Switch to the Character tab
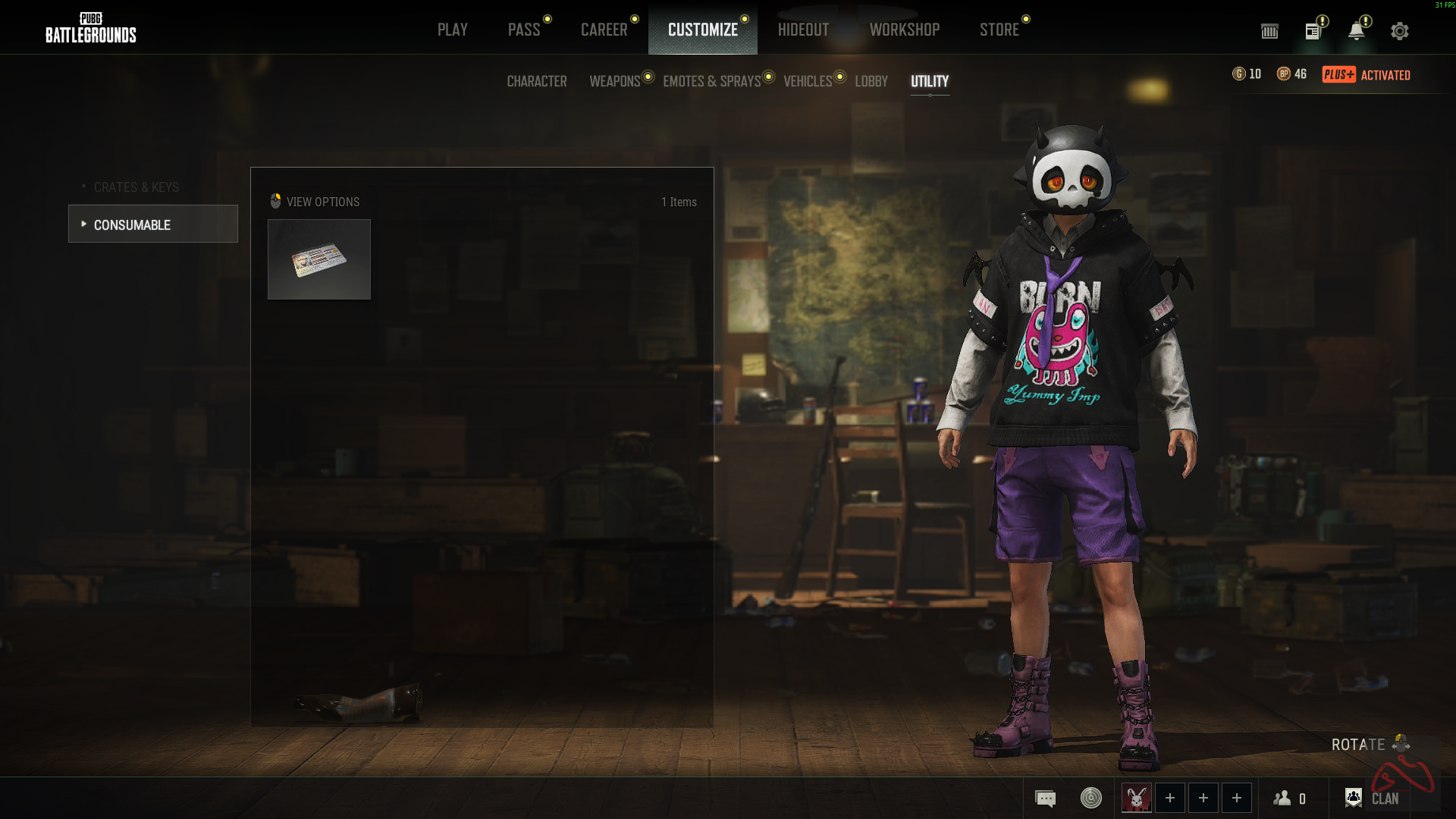This screenshot has width=1456, height=819. [537, 81]
